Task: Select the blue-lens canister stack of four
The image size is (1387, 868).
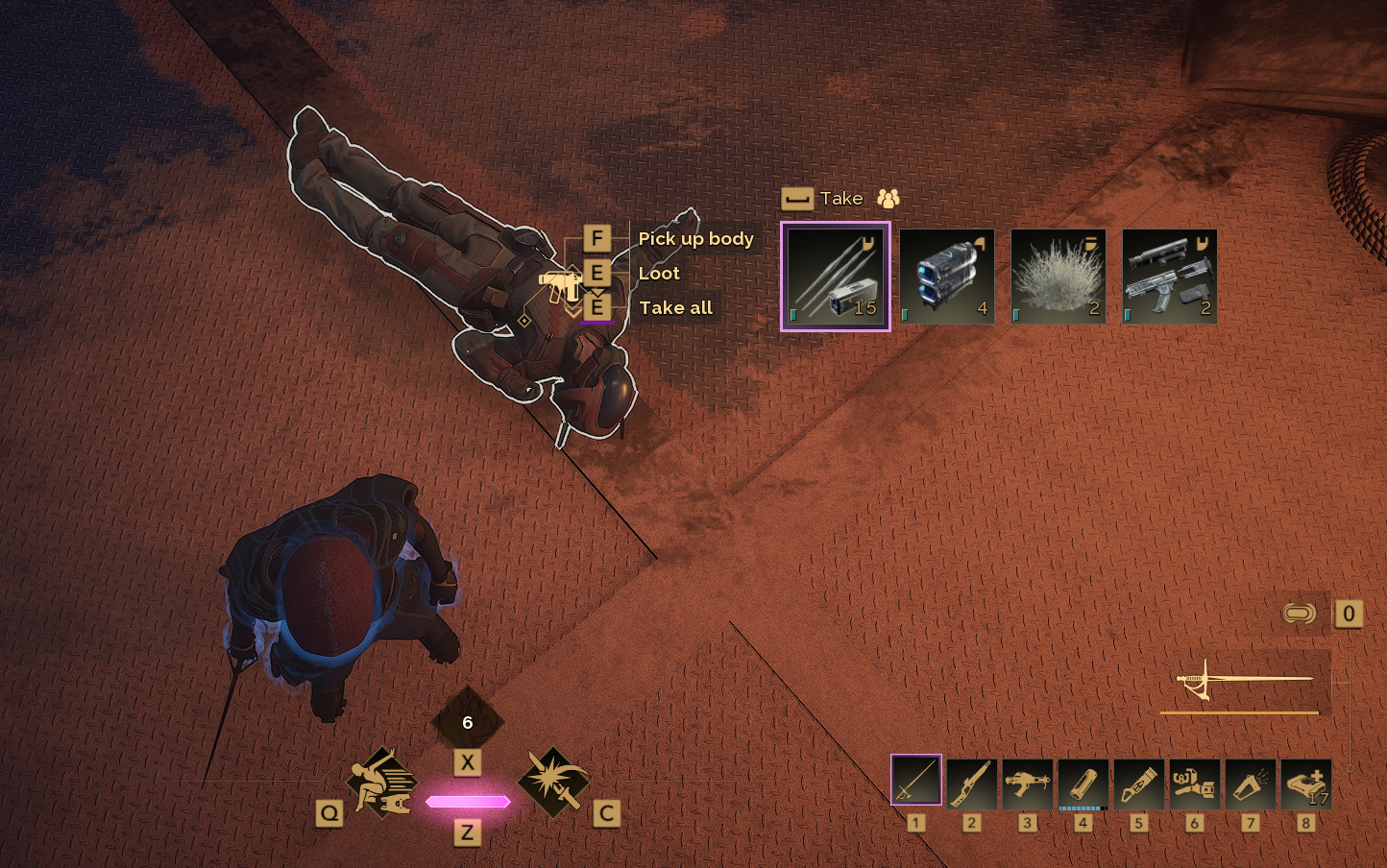Action: (x=947, y=277)
